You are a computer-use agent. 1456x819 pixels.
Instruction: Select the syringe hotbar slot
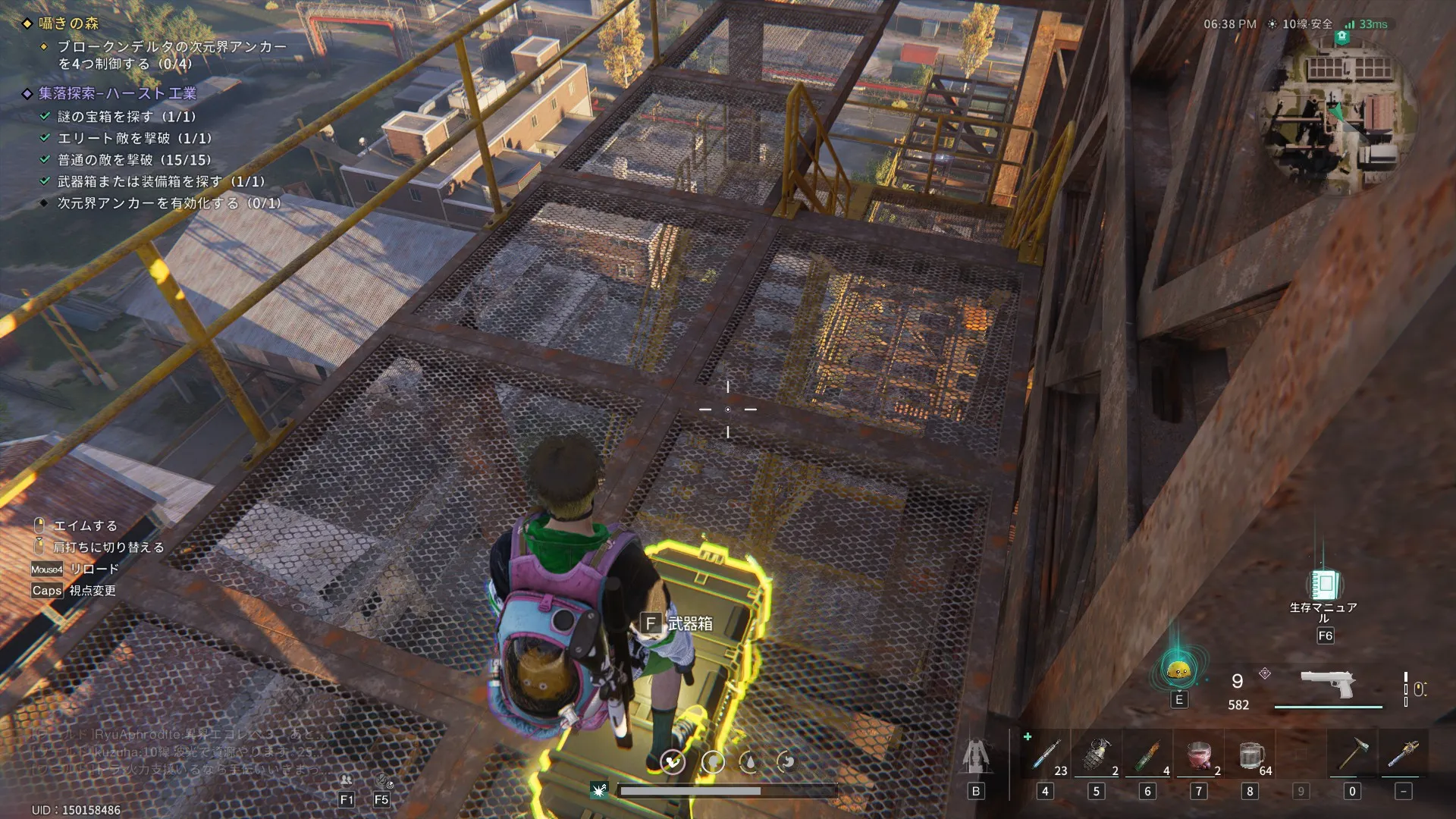pyautogui.click(x=1046, y=755)
